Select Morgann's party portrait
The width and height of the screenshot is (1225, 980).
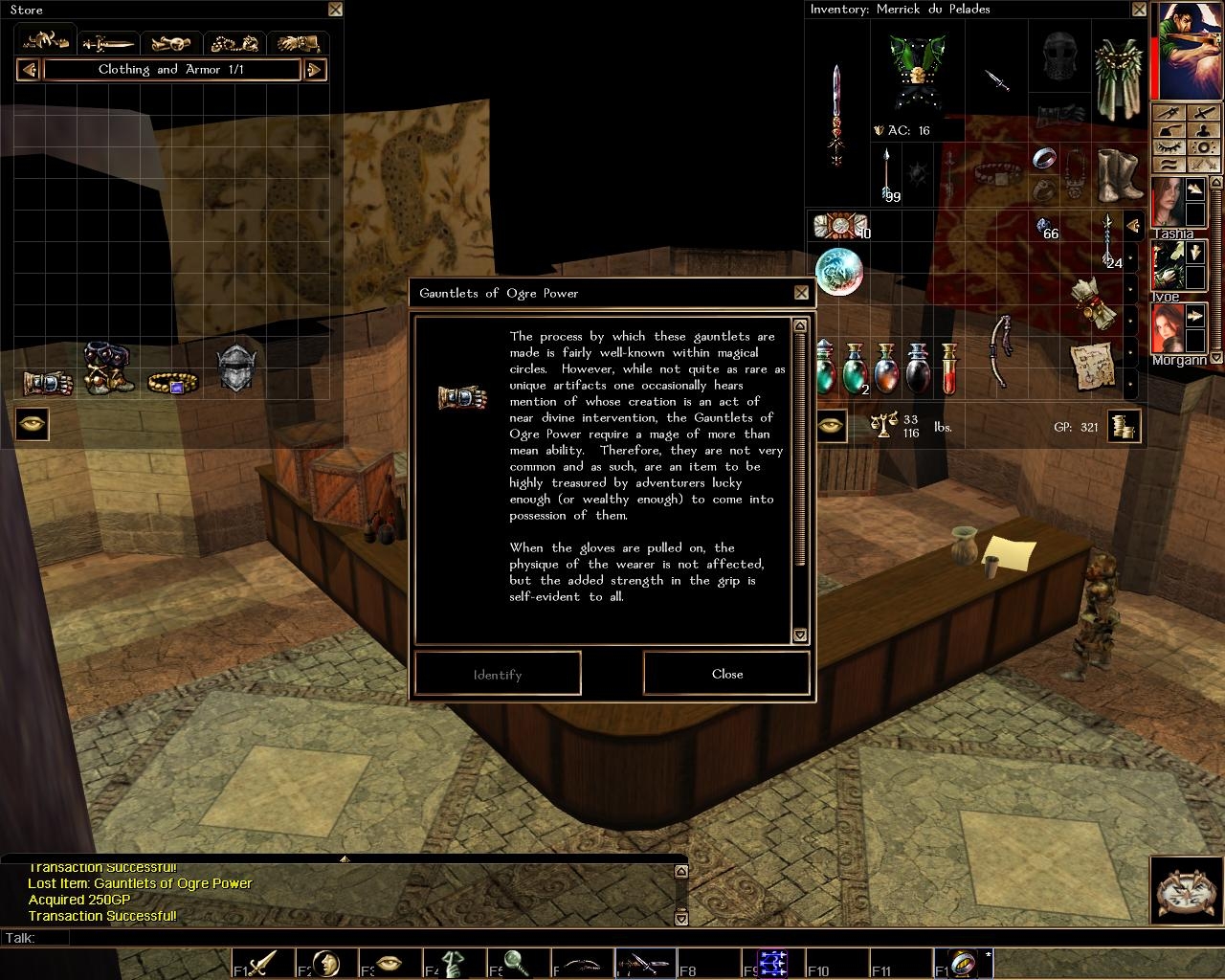click(1168, 330)
